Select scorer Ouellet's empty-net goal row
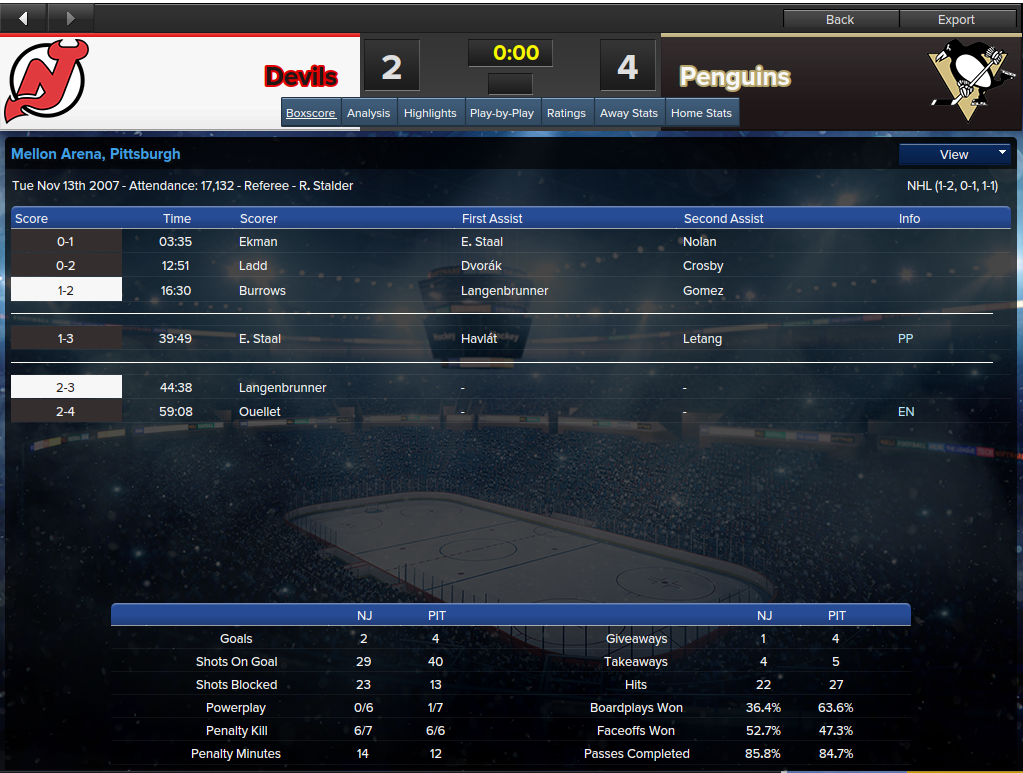This screenshot has height=773, width=1023. (x=260, y=412)
